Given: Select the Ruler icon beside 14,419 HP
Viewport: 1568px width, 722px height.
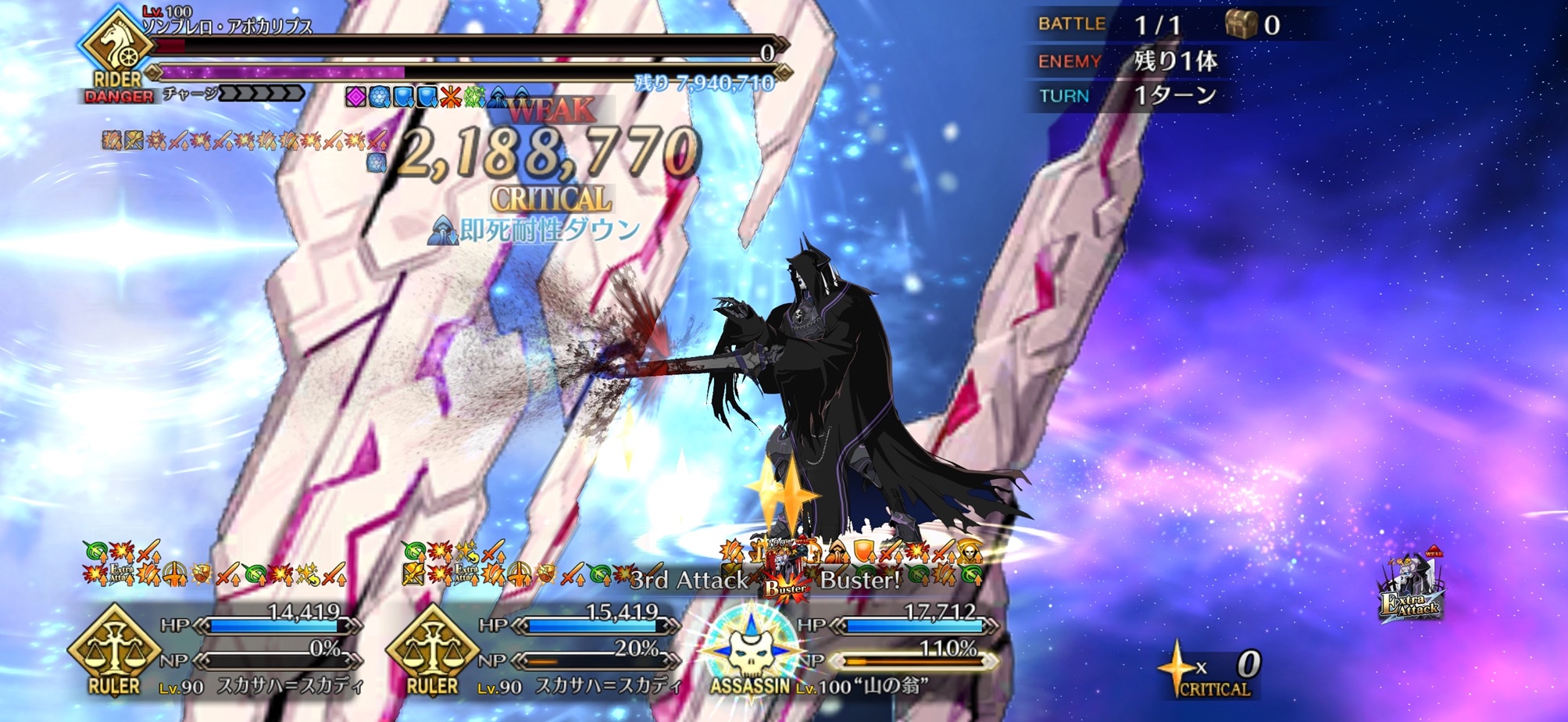Looking at the screenshot, I should coord(114,645).
